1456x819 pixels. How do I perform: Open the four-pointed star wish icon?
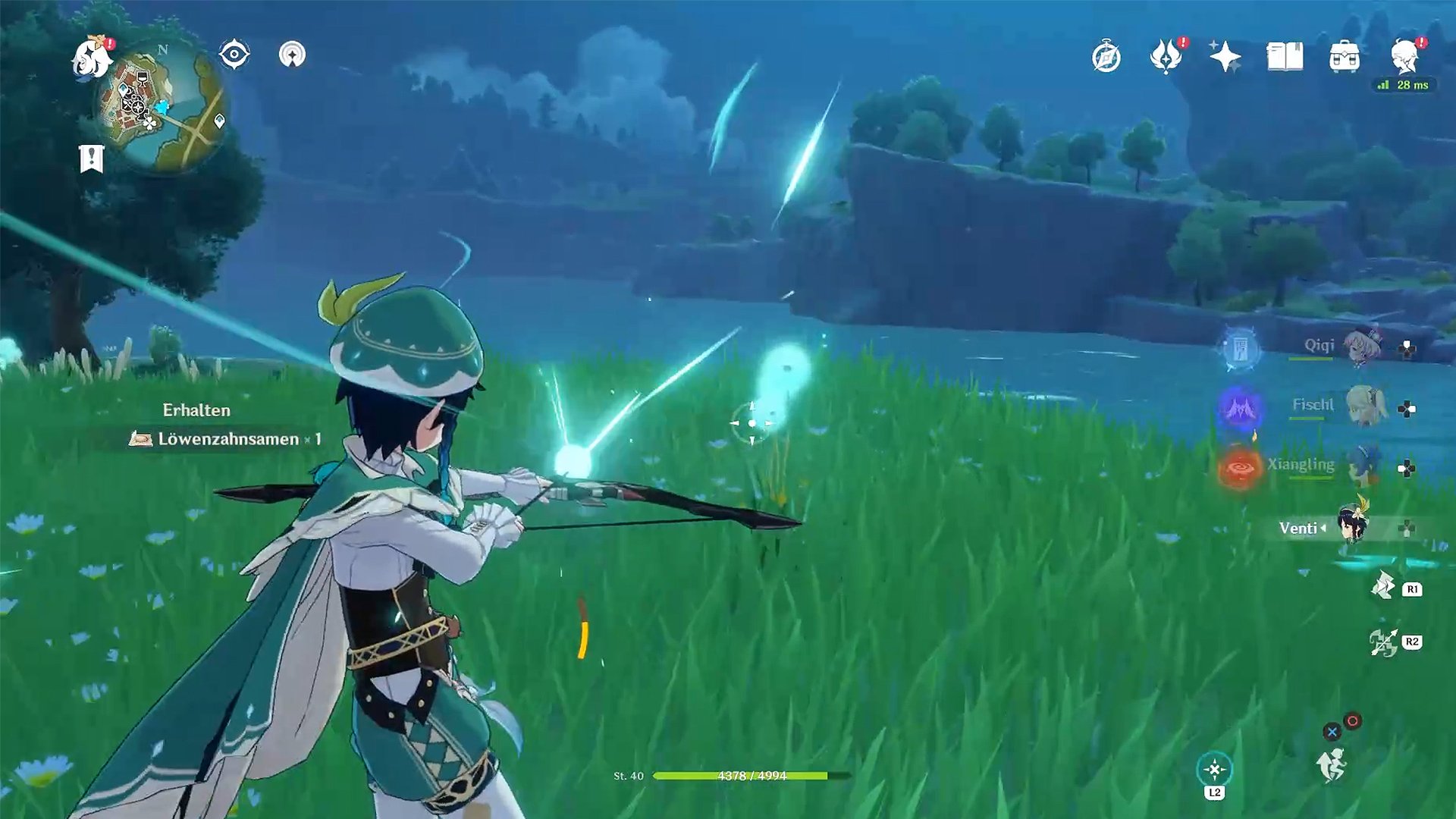coord(1225,57)
